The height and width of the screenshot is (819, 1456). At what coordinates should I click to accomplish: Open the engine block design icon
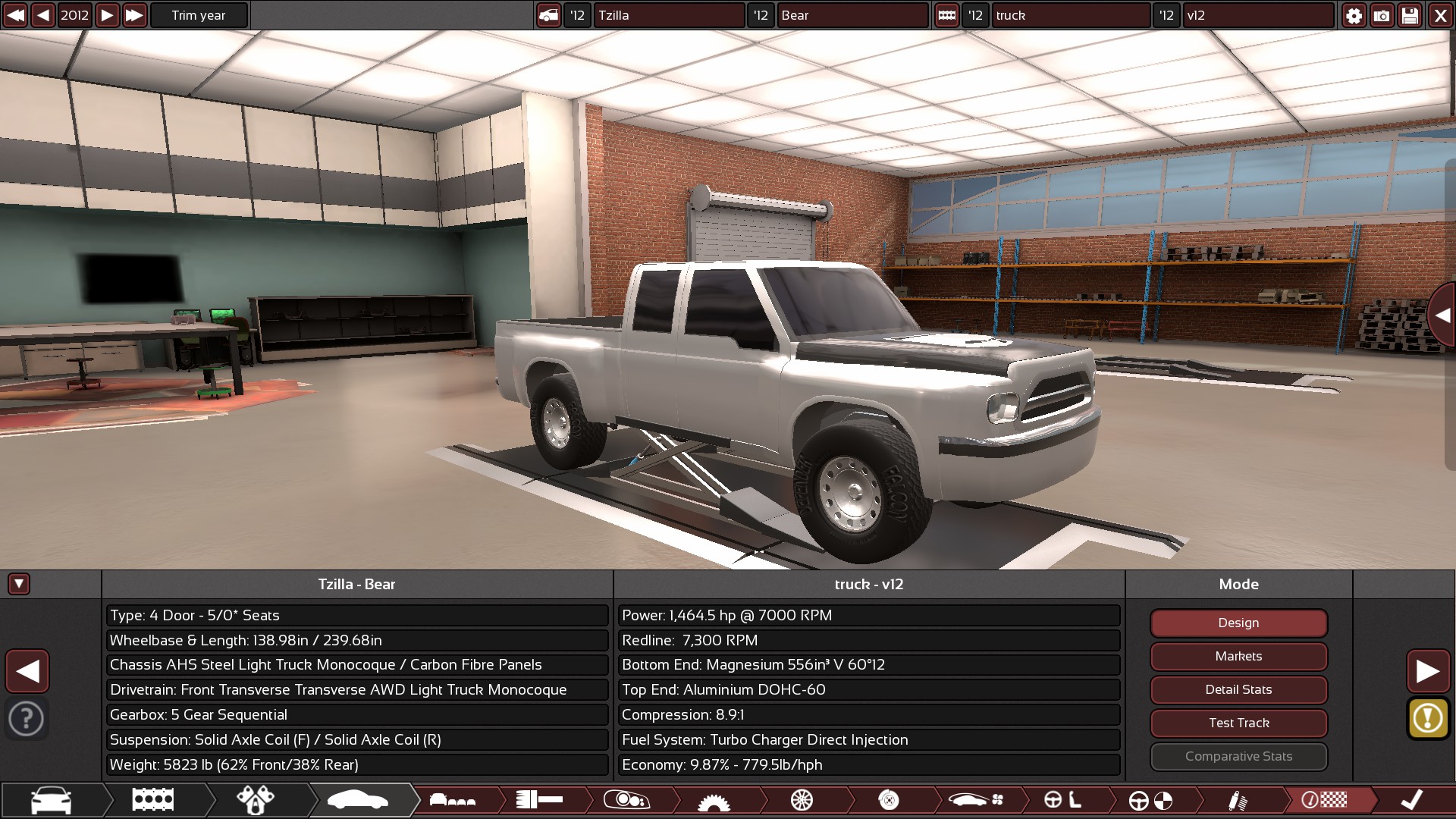tap(152, 800)
